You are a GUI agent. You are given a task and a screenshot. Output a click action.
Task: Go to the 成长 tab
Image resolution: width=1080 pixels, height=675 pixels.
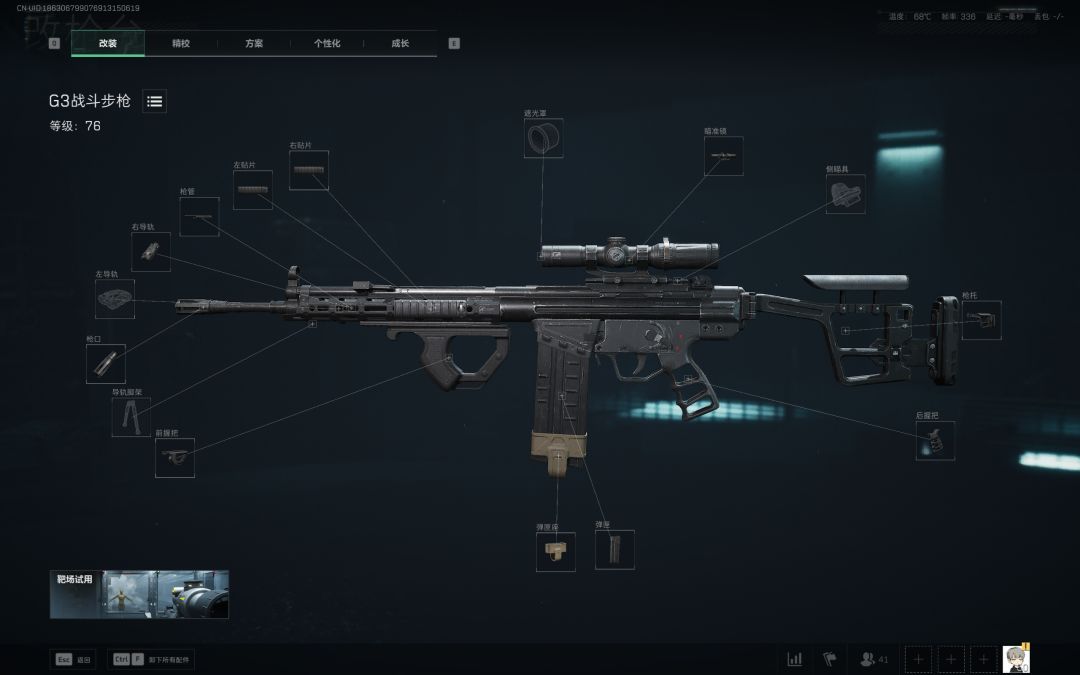[400, 43]
